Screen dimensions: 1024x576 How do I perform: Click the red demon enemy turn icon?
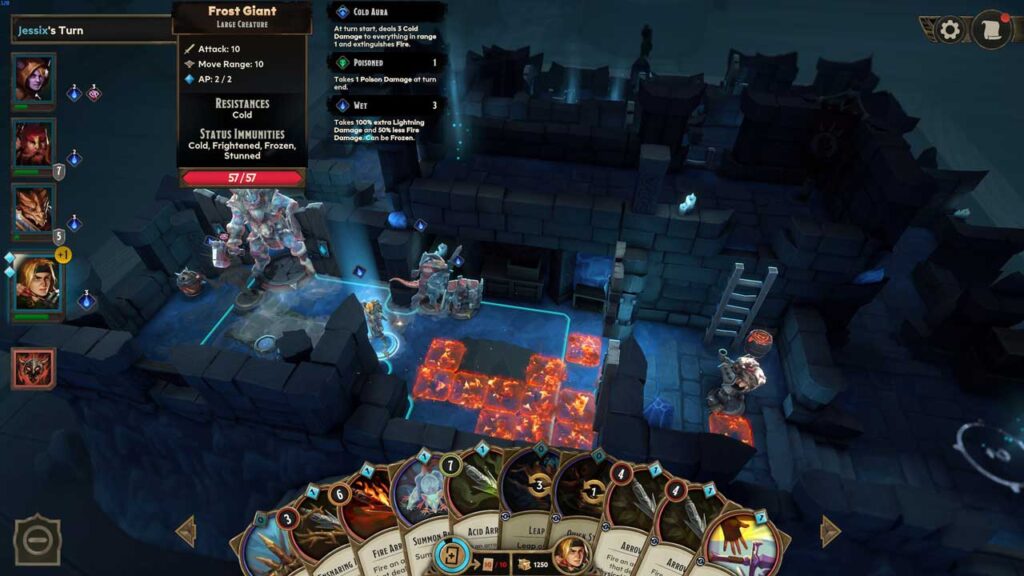click(x=32, y=368)
